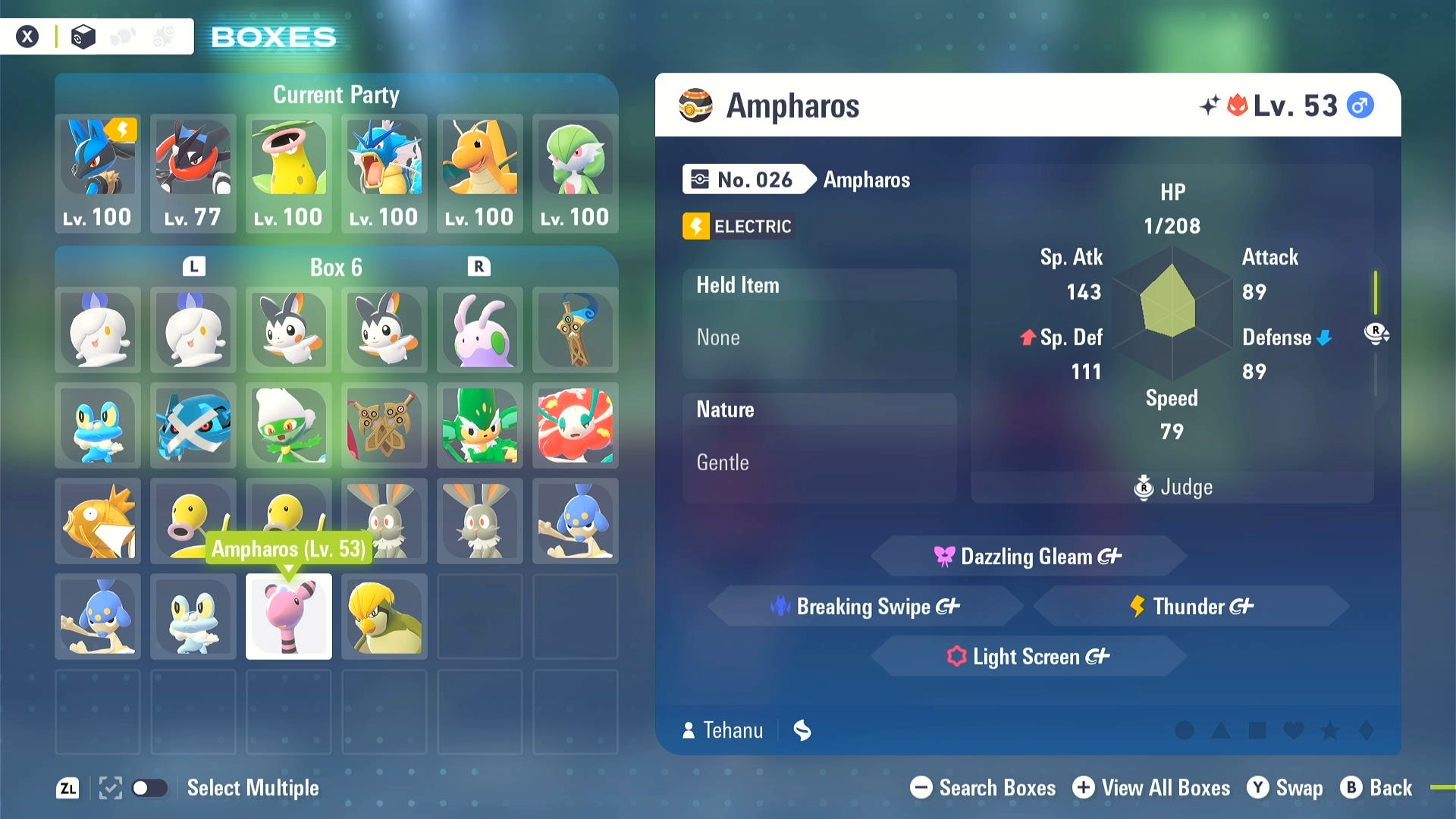The width and height of the screenshot is (1456, 819).
Task: Select the Metagross box slot
Action: click(193, 425)
